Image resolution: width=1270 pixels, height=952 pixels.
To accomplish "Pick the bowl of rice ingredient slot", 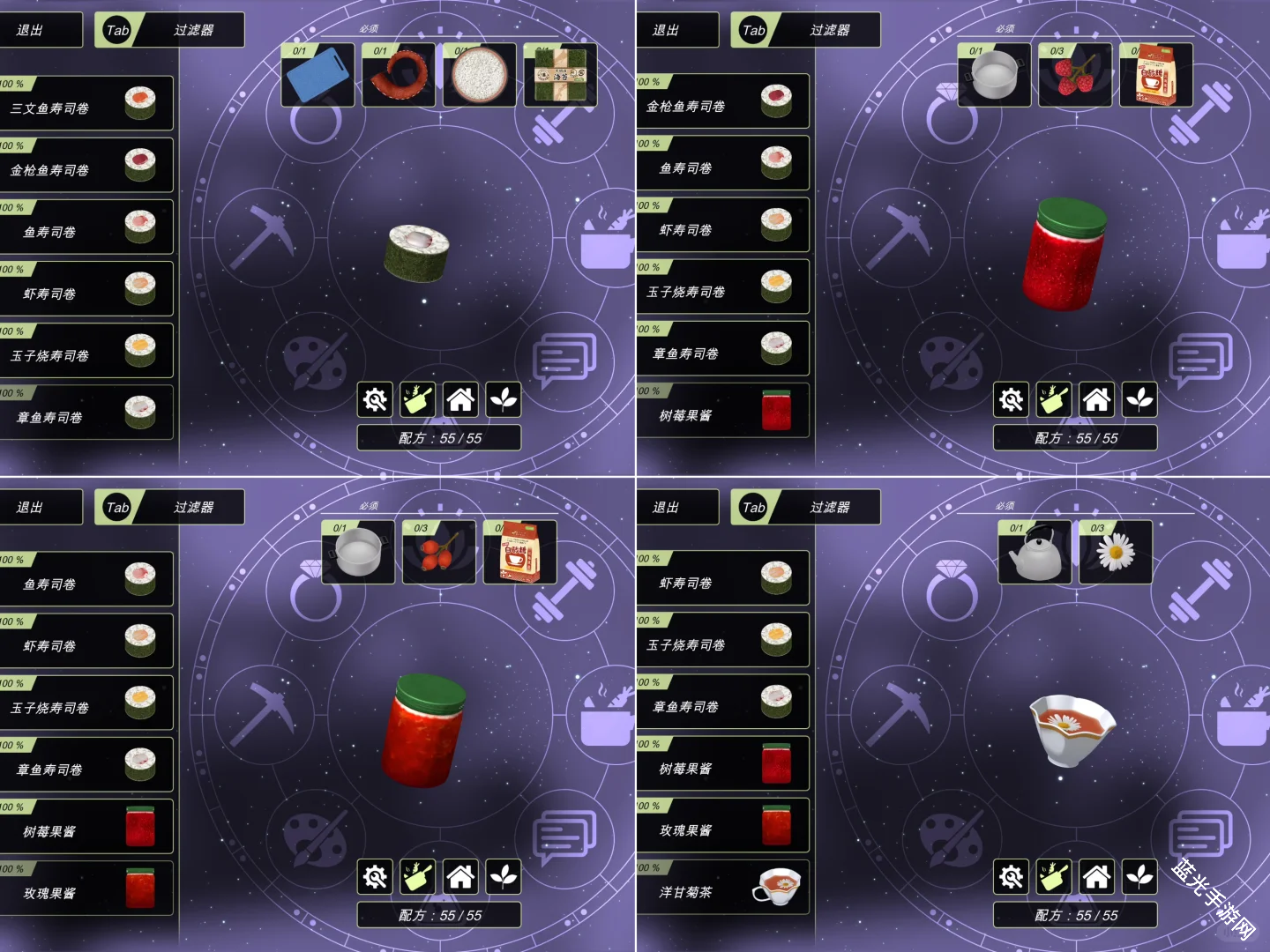I will point(480,76).
